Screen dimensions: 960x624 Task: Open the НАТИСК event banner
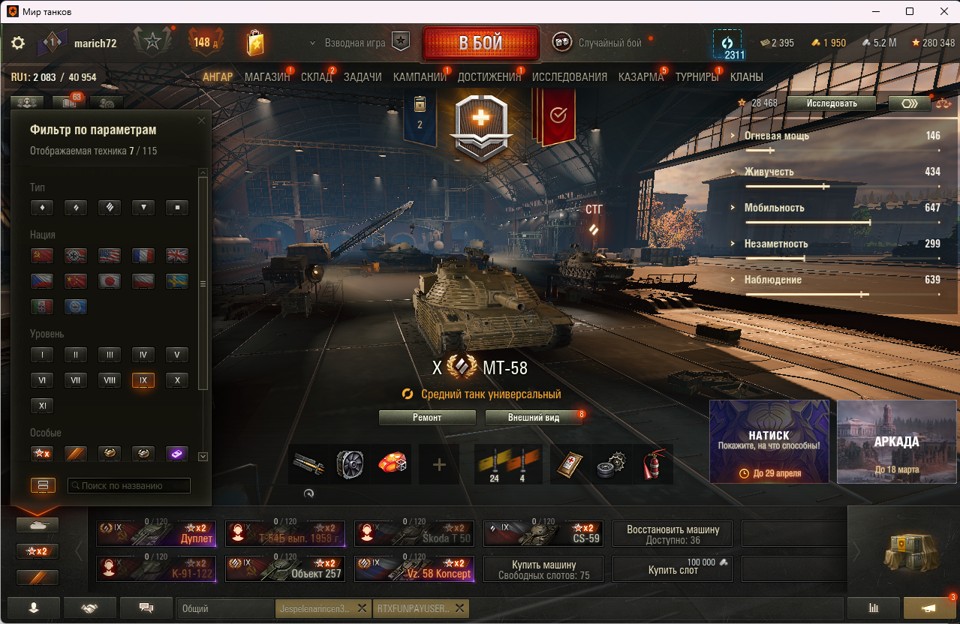pyautogui.click(x=769, y=441)
